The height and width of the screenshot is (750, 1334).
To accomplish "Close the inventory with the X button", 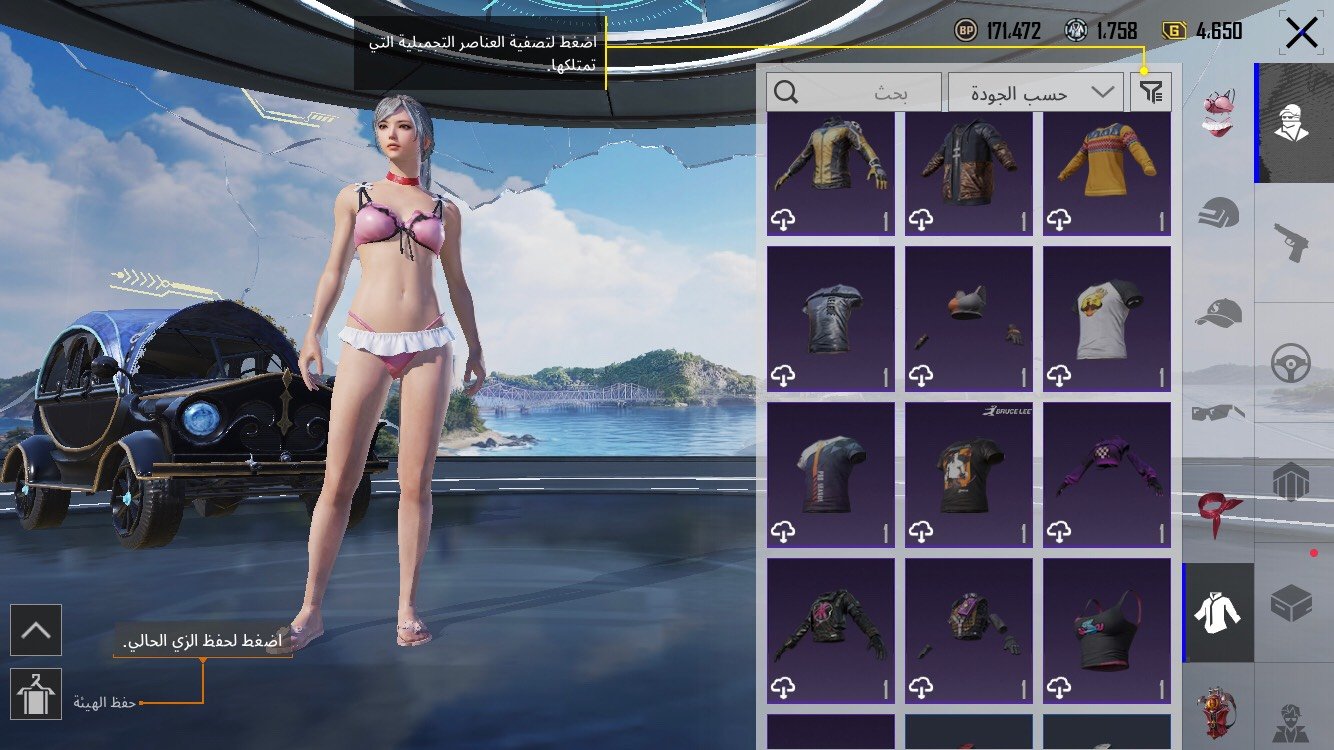I will pyautogui.click(x=1301, y=33).
